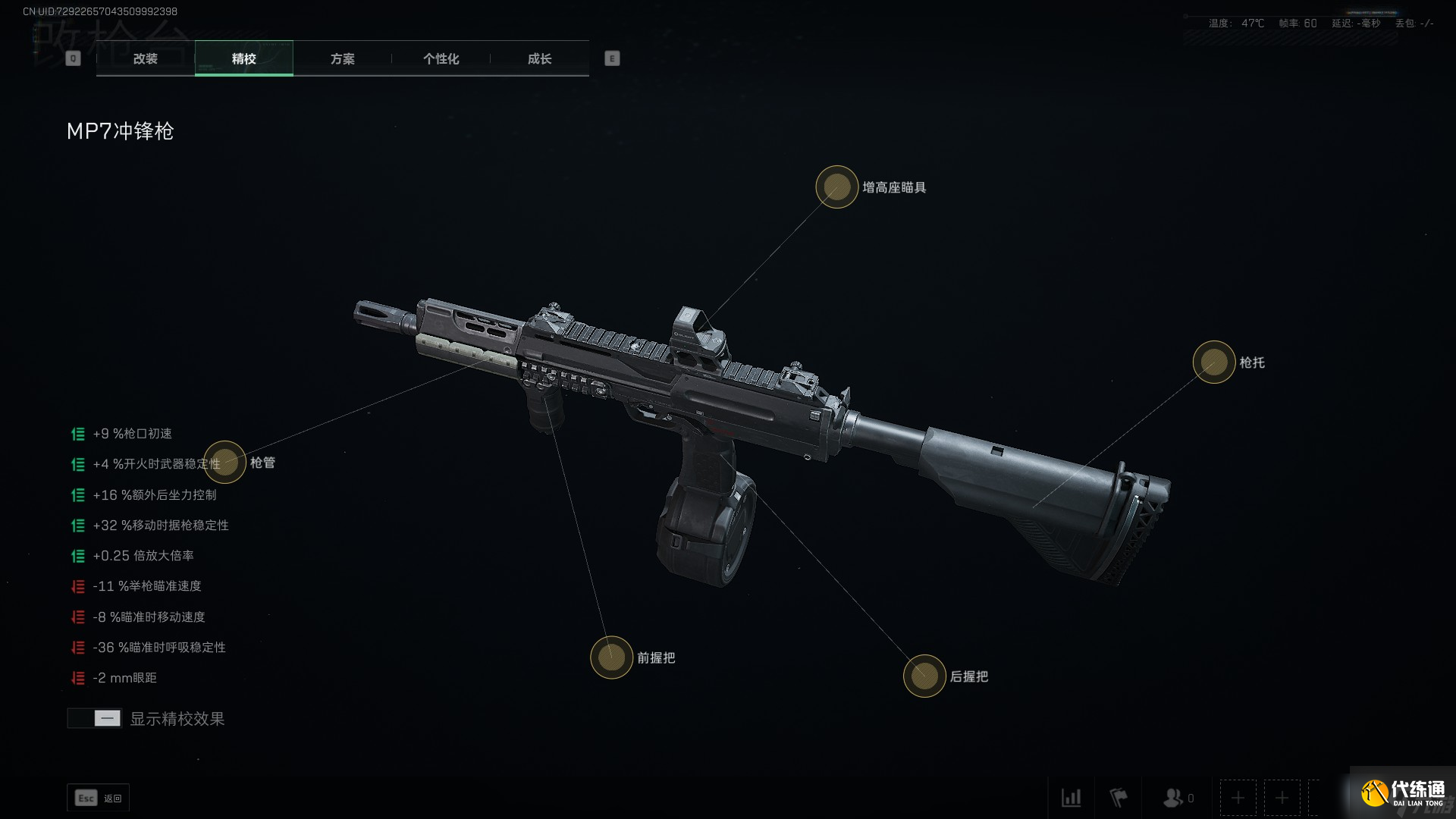
Task: Click the flag icon in bottom bar
Action: [x=1119, y=798]
